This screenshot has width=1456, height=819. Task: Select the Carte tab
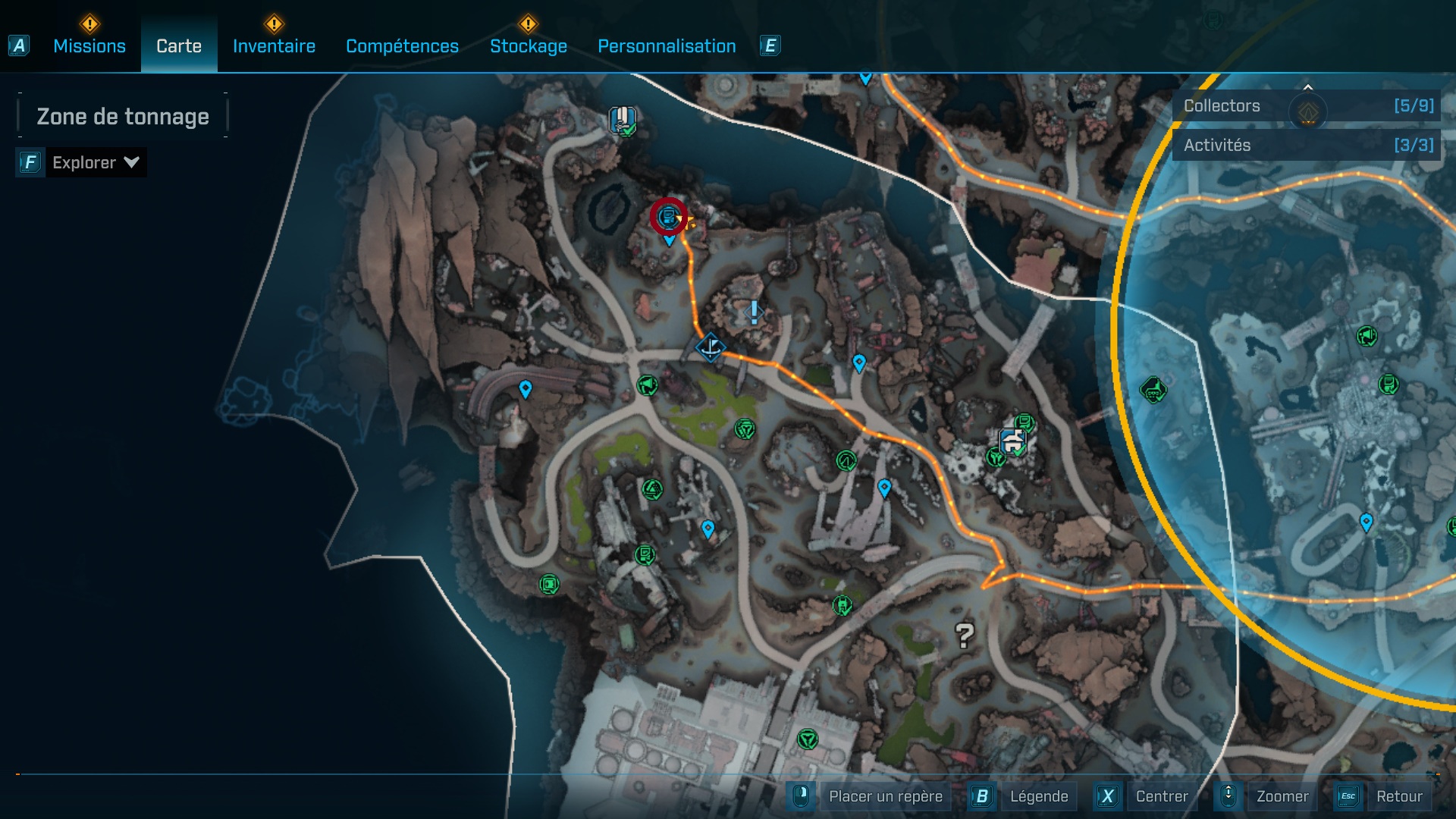(x=179, y=46)
